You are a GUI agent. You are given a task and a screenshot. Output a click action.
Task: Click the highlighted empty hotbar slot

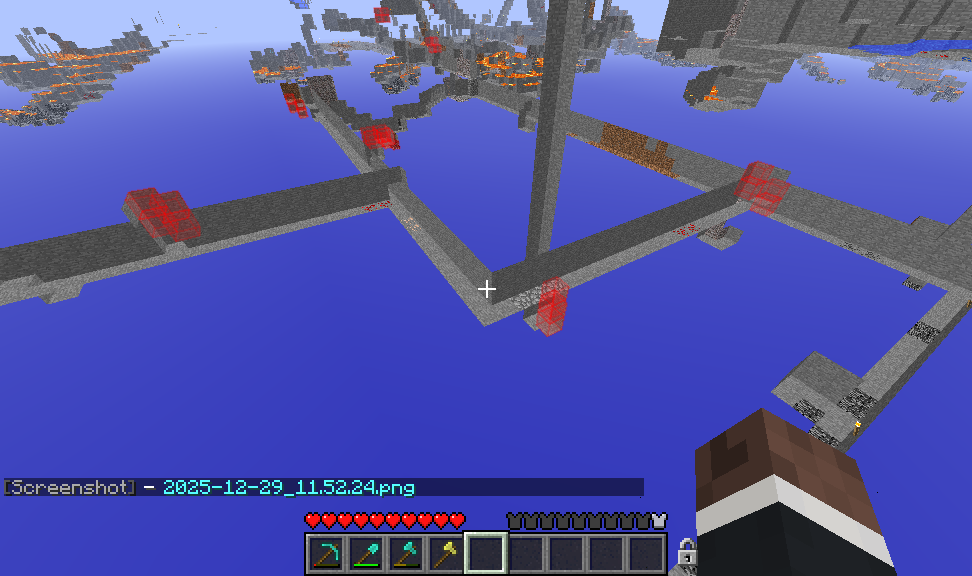click(486, 553)
